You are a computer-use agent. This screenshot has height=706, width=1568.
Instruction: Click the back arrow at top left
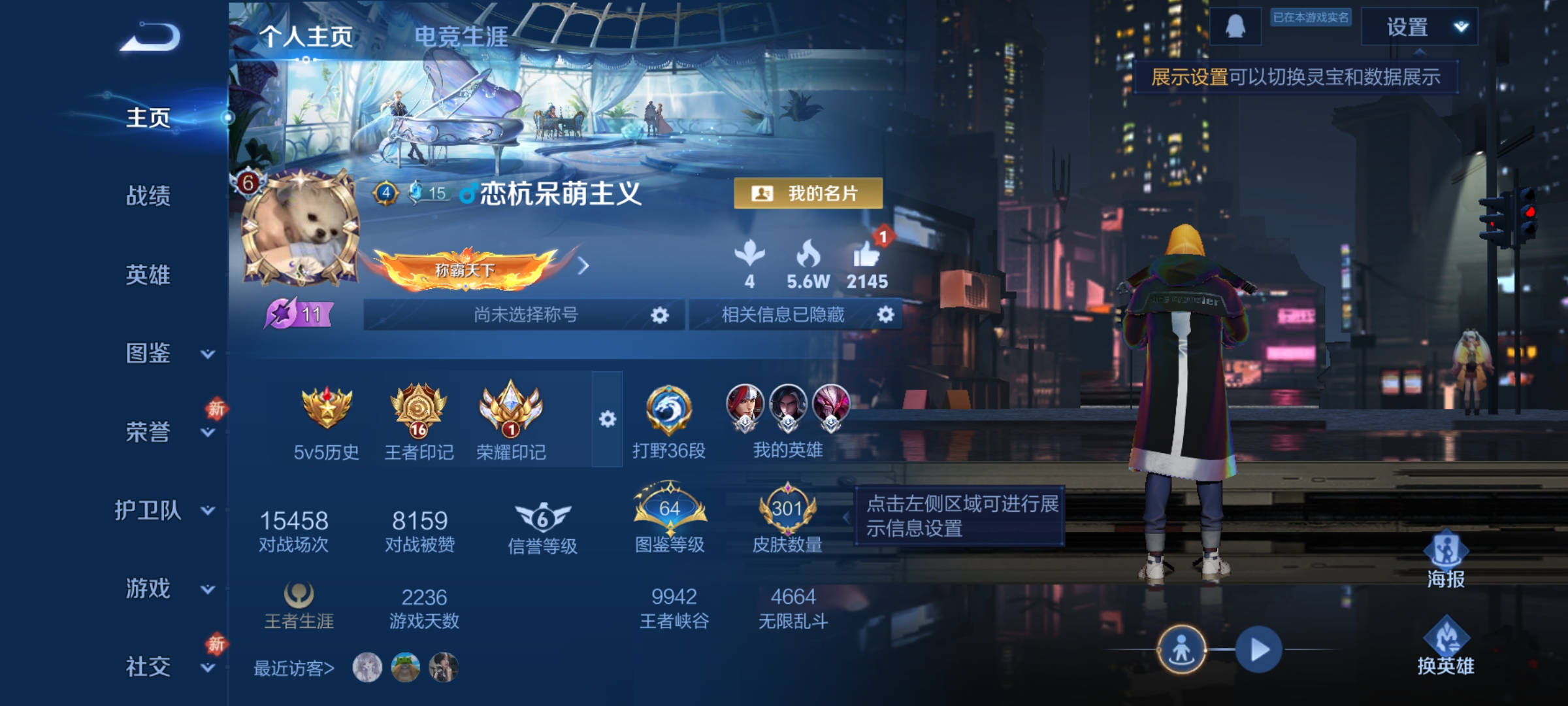coord(149,37)
